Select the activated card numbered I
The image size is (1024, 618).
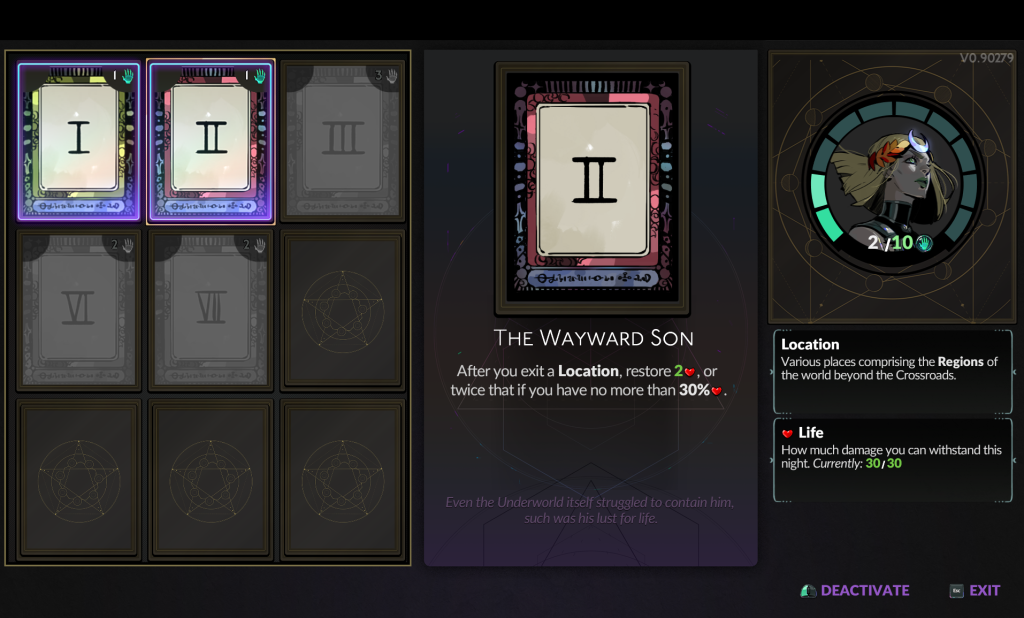point(79,140)
